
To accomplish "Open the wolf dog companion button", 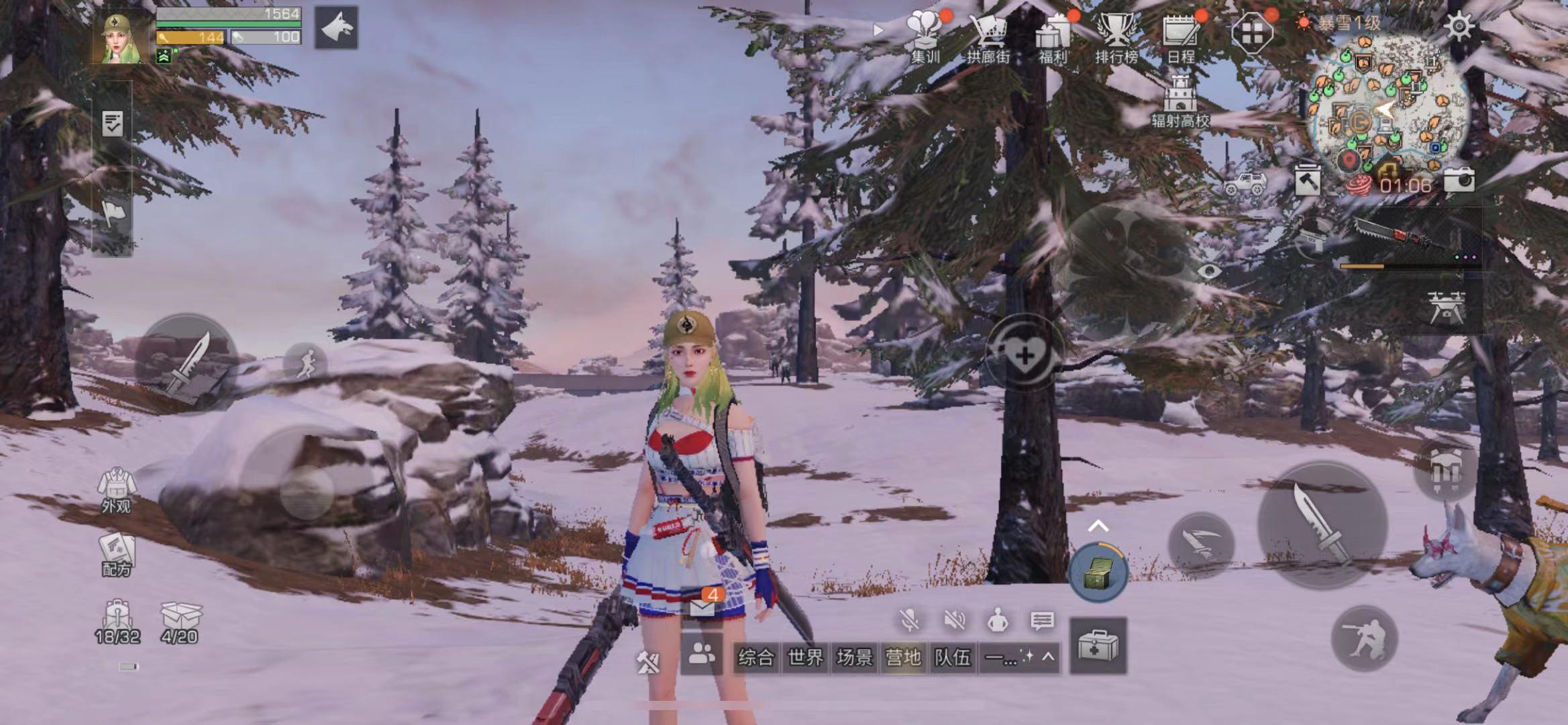I will [336, 28].
